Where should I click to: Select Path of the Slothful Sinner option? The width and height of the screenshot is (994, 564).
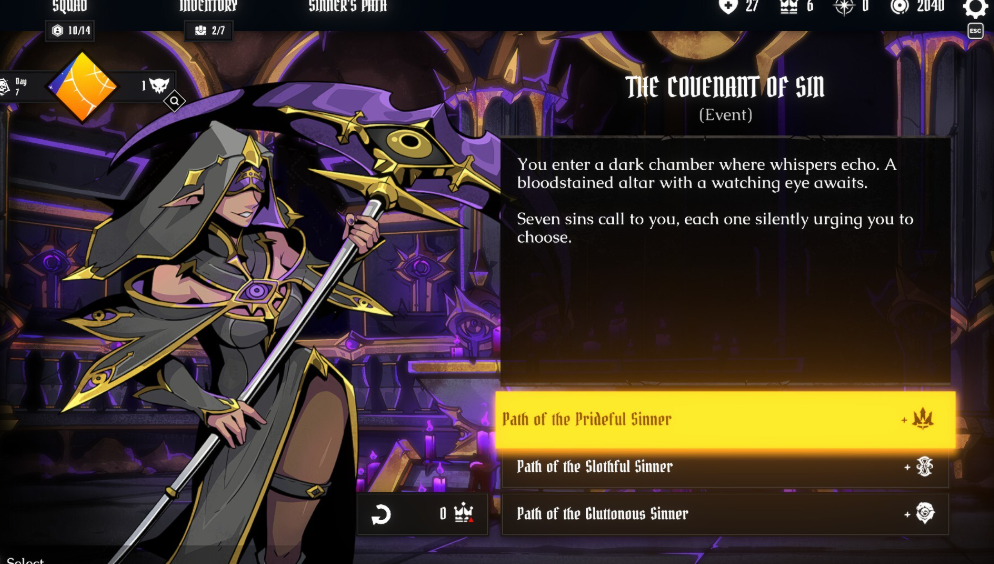(x=725, y=467)
